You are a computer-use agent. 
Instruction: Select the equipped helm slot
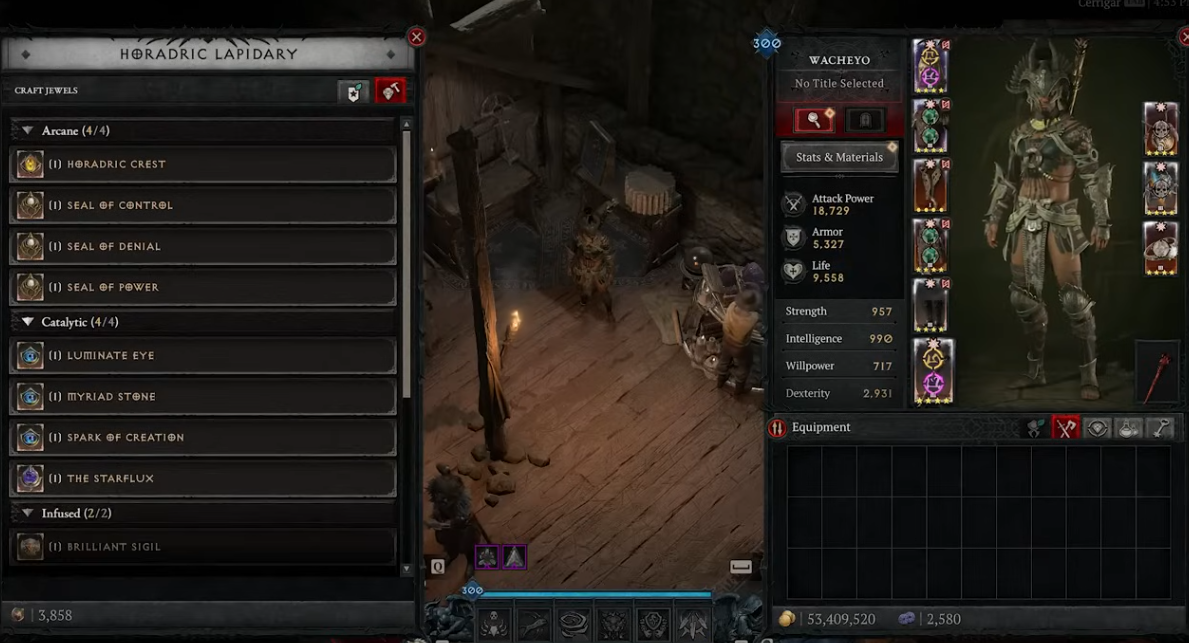[x=931, y=66]
